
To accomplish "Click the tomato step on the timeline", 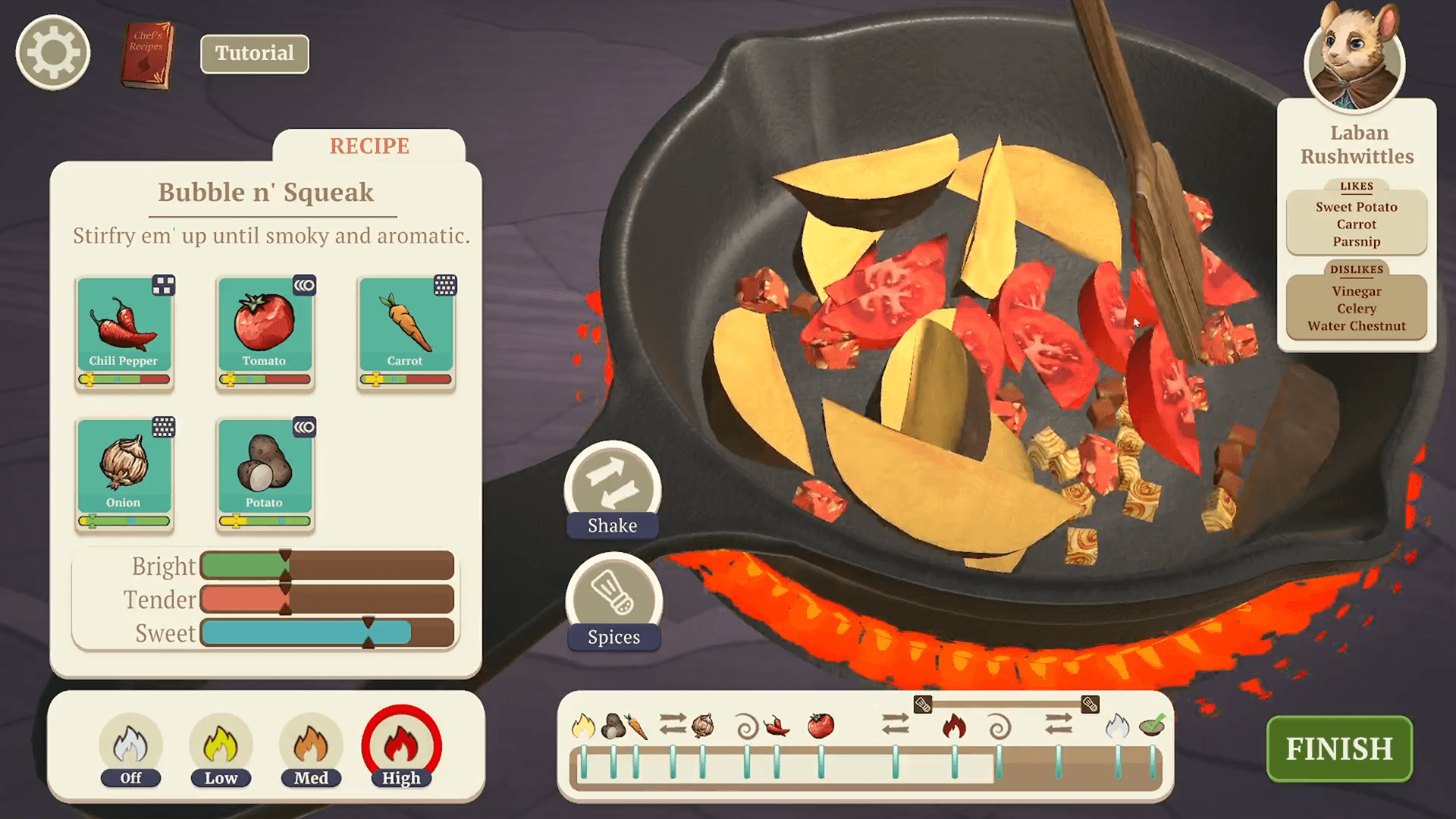I will click(821, 726).
